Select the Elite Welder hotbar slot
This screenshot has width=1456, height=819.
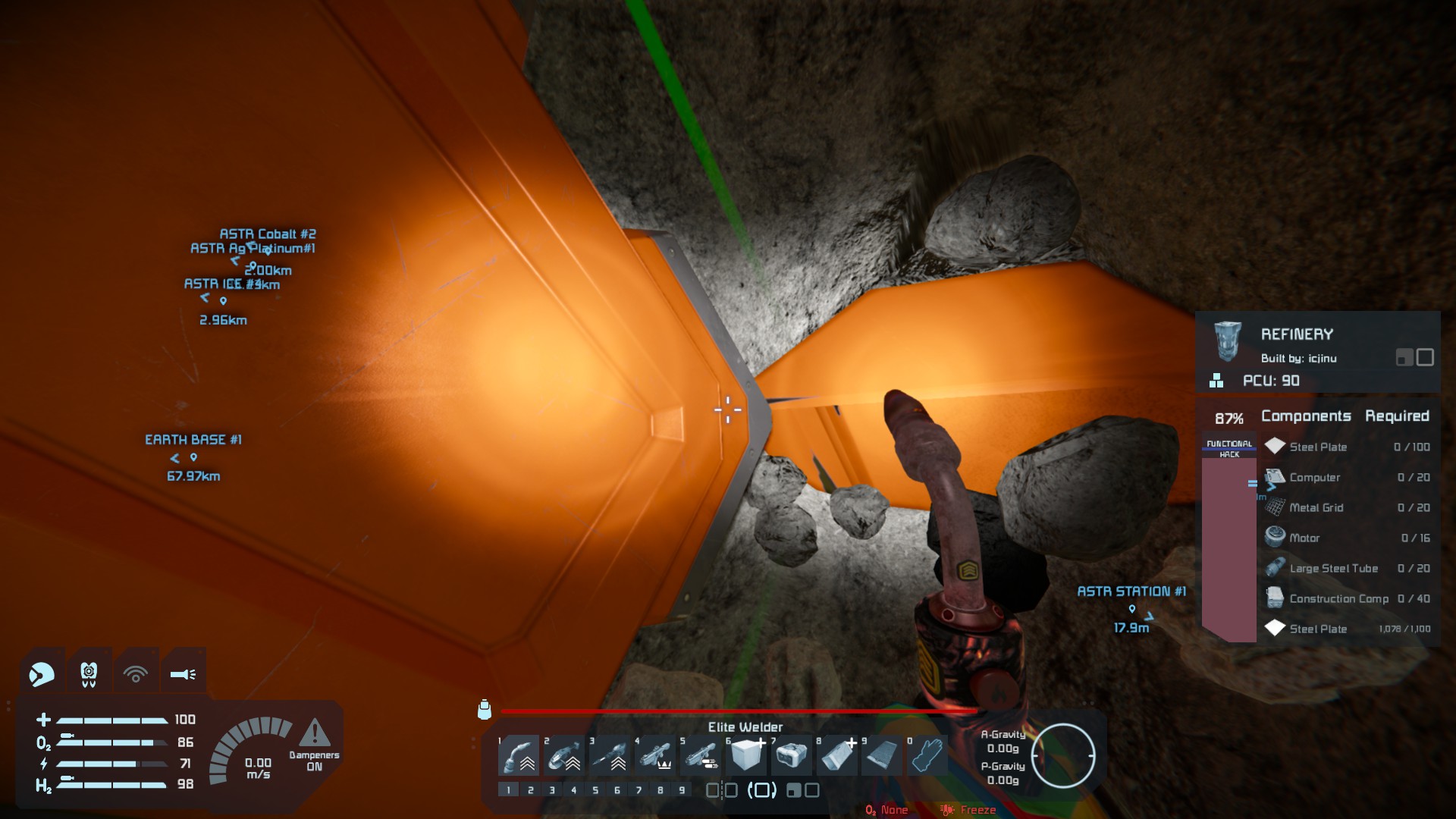[x=519, y=755]
